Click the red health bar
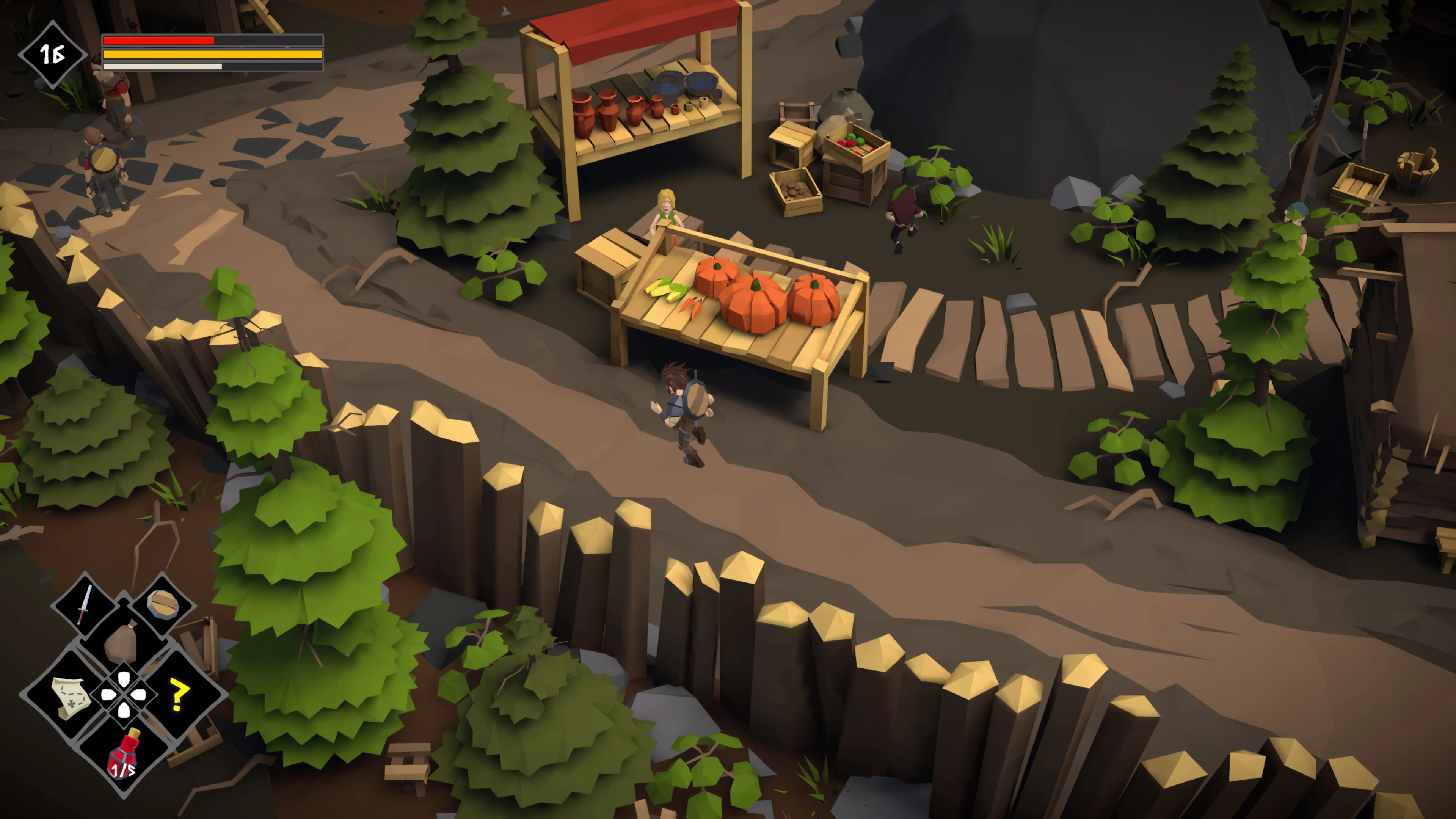 click(158, 41)
